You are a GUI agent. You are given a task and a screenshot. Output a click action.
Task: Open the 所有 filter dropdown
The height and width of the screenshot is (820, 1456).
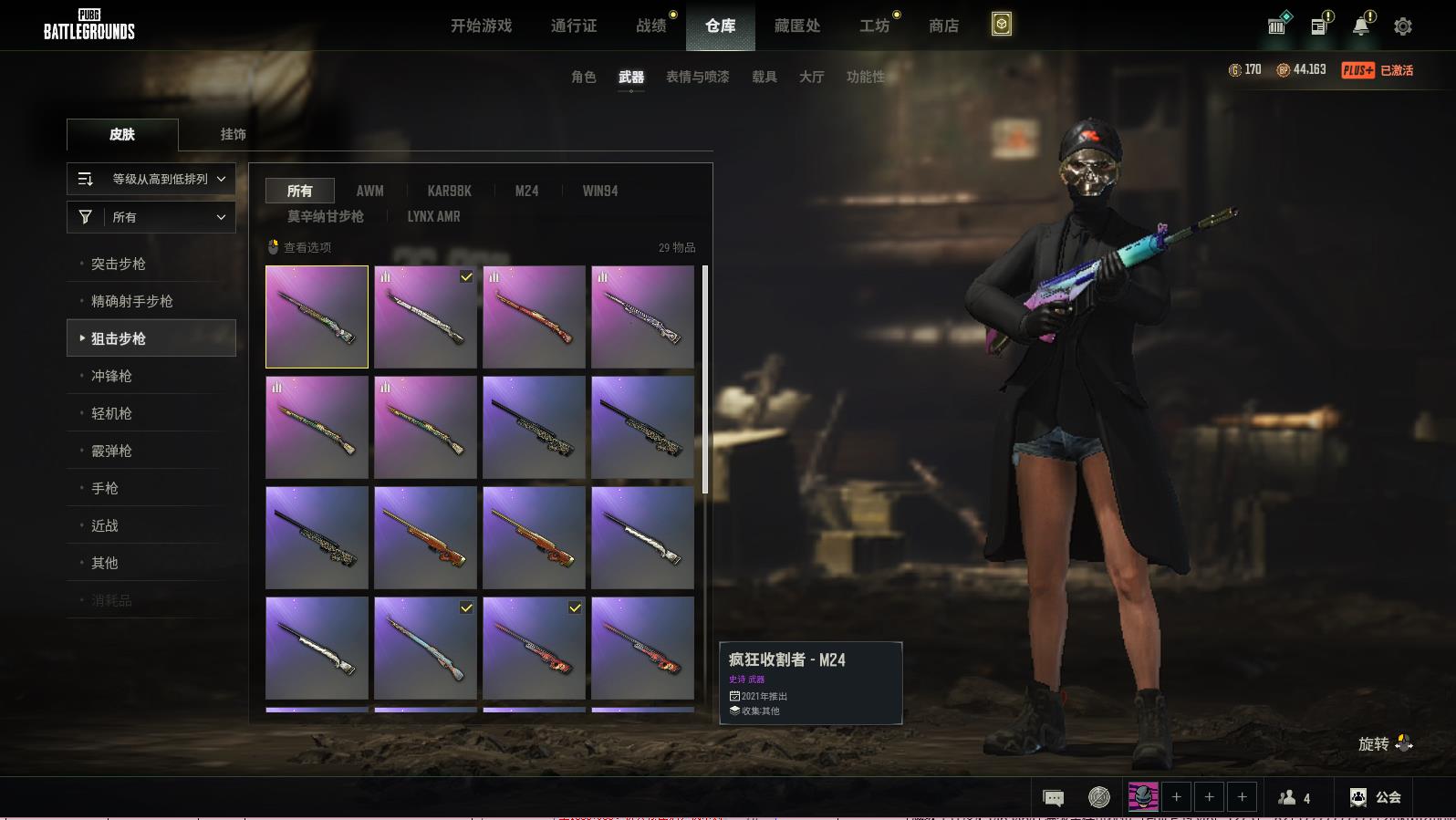point(151,217)
